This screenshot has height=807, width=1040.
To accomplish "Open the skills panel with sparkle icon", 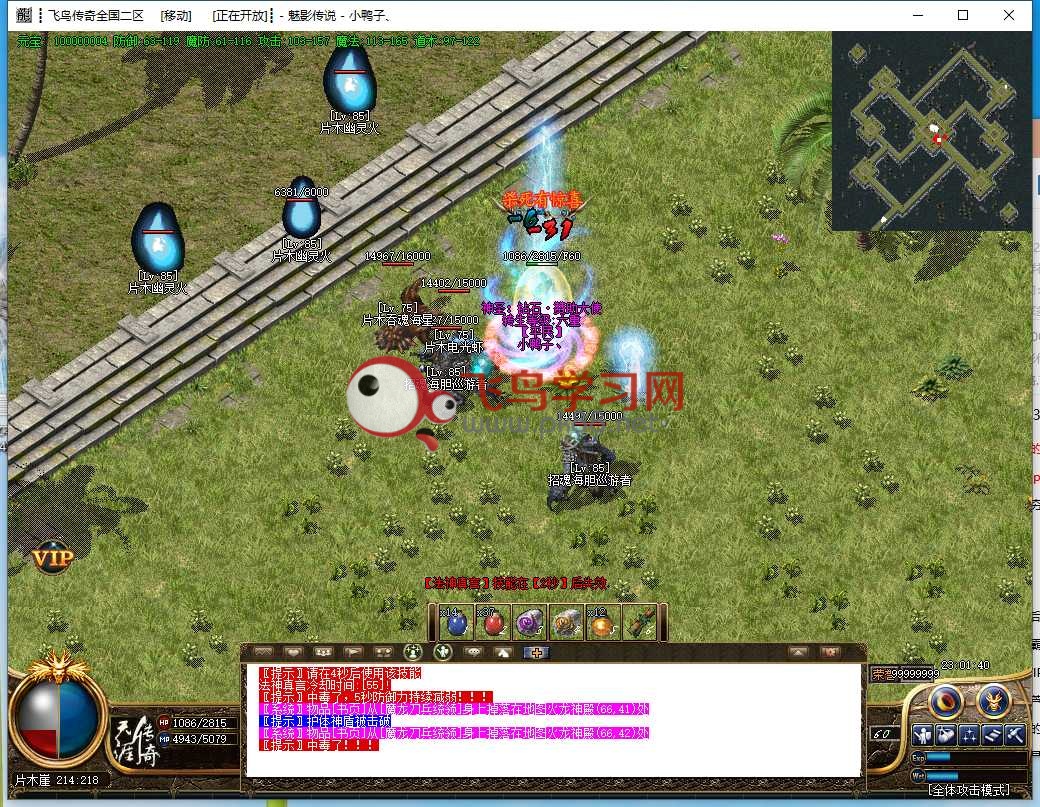I will pos(969,735).
